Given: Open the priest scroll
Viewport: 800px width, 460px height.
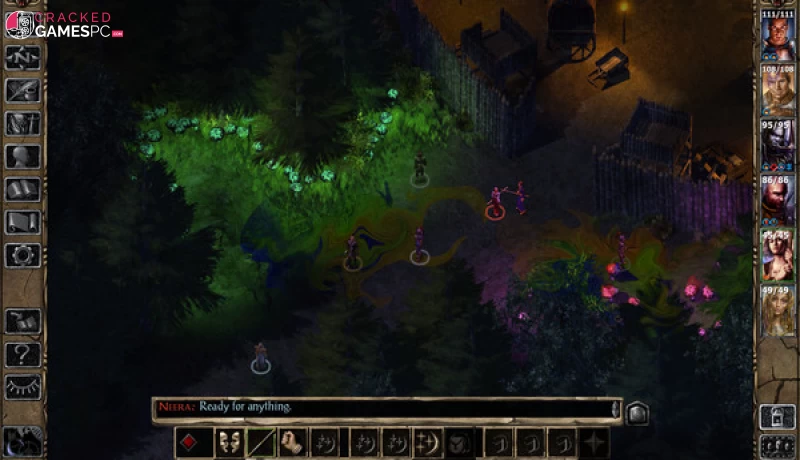Looking at the screenshot, I should tap(22, 222).
